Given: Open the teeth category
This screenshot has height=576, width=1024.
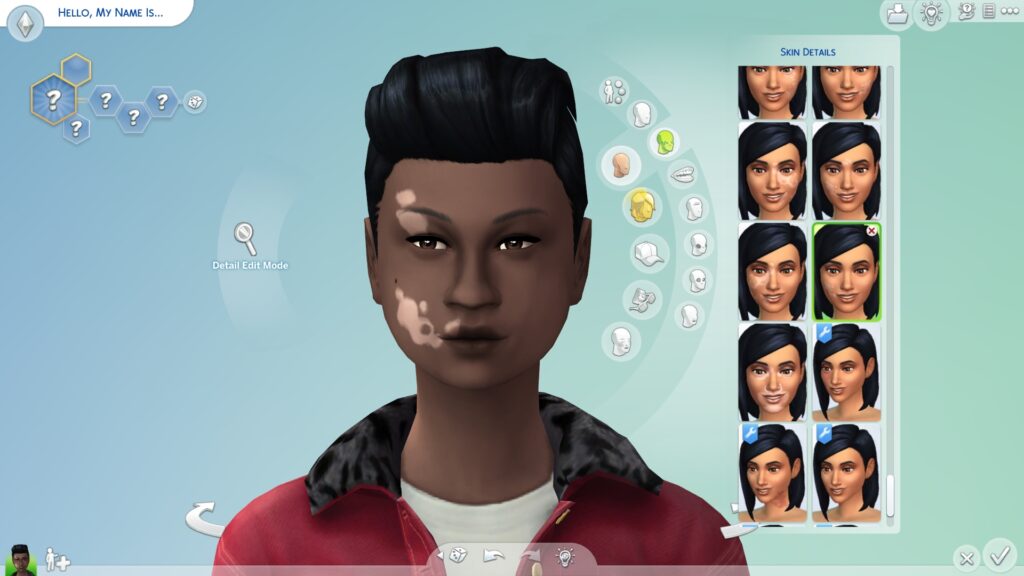Looking at the screenshot, I should [683, 174].
